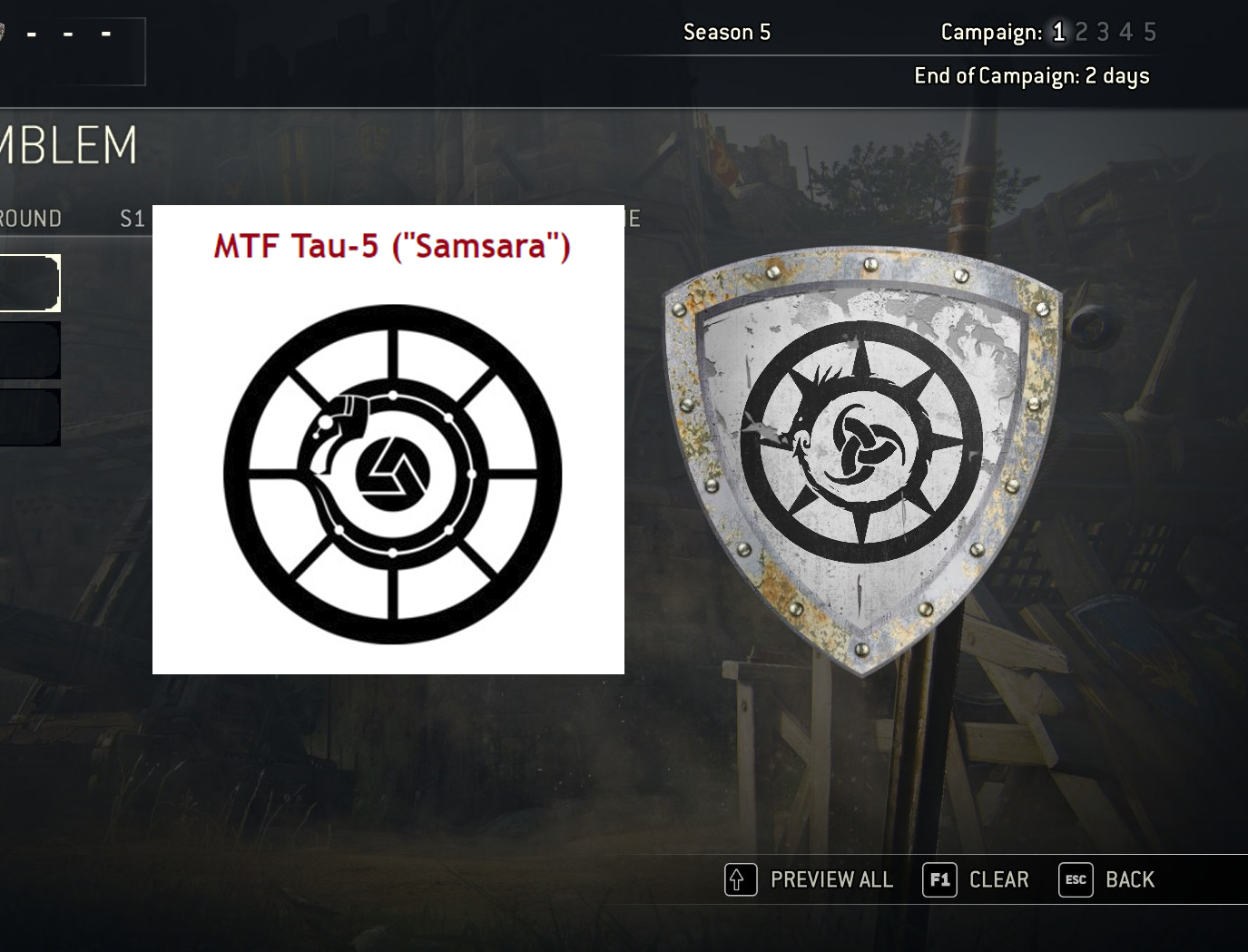Viewport: 1248px width, 952px height.
Task: Go Back to the previous menu
Action: pos(1130,879)
